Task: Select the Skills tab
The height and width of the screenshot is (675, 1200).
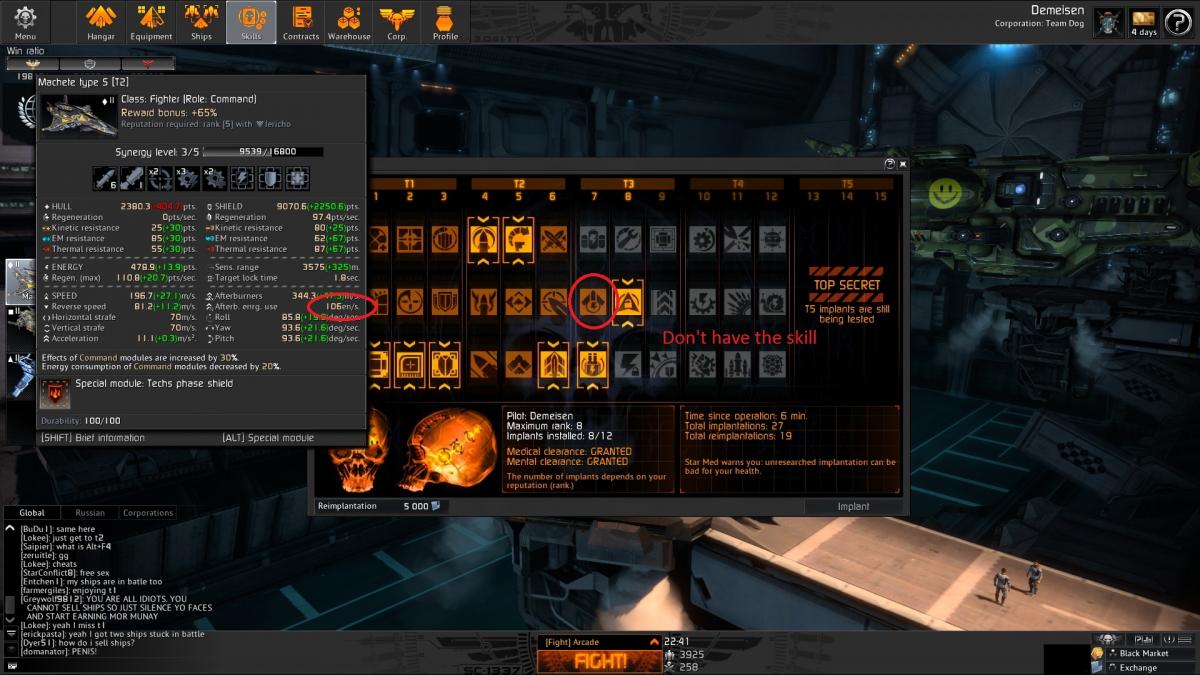Action: tap(251, 22)
